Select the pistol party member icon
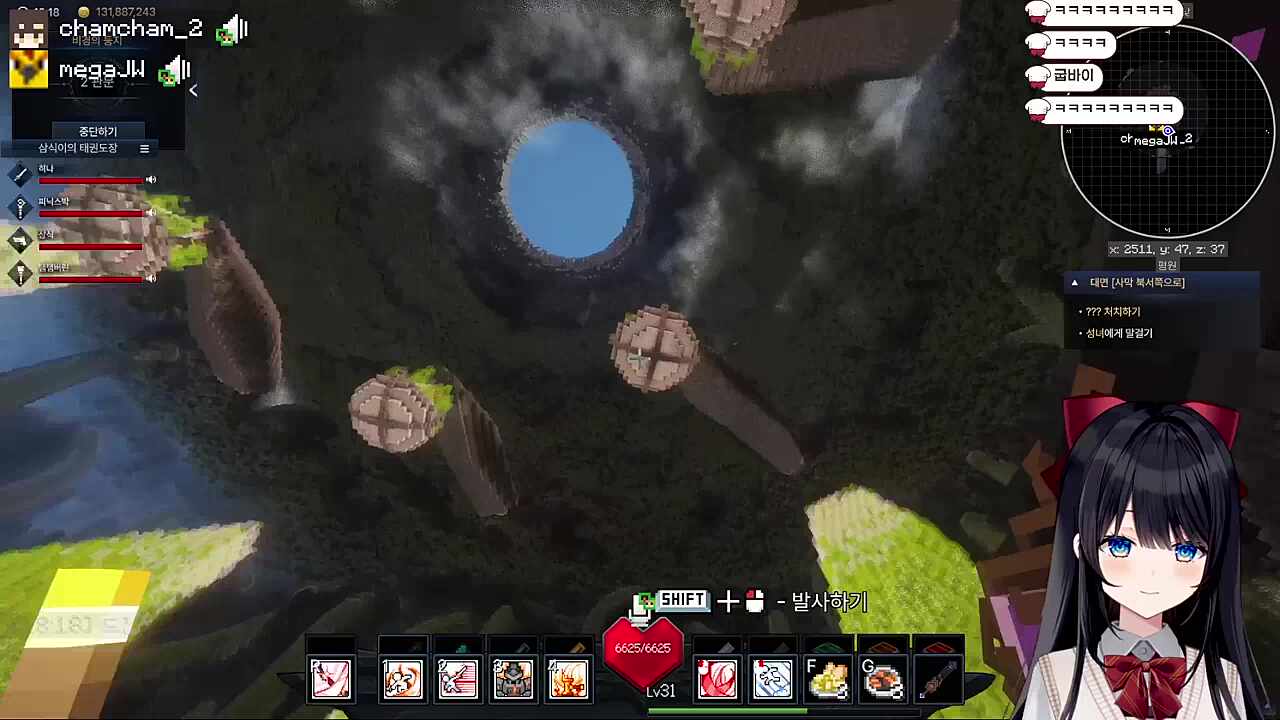The height and width of the screenshot is (720, 1280). (20, 240)
